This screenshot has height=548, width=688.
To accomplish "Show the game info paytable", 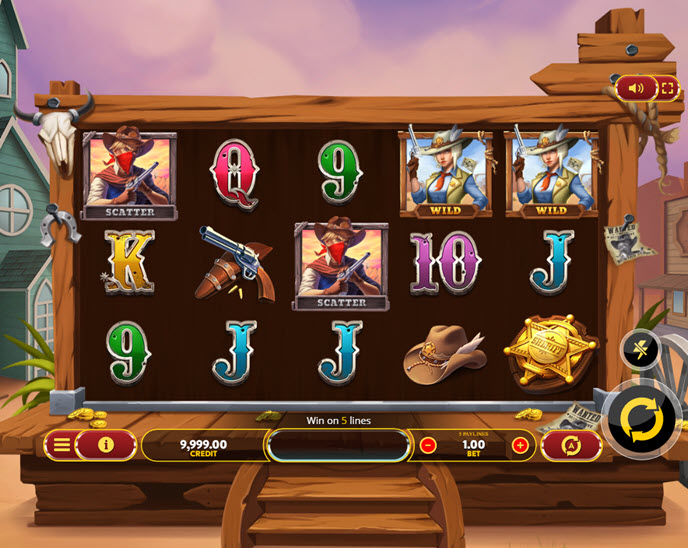I will point(106,445).
